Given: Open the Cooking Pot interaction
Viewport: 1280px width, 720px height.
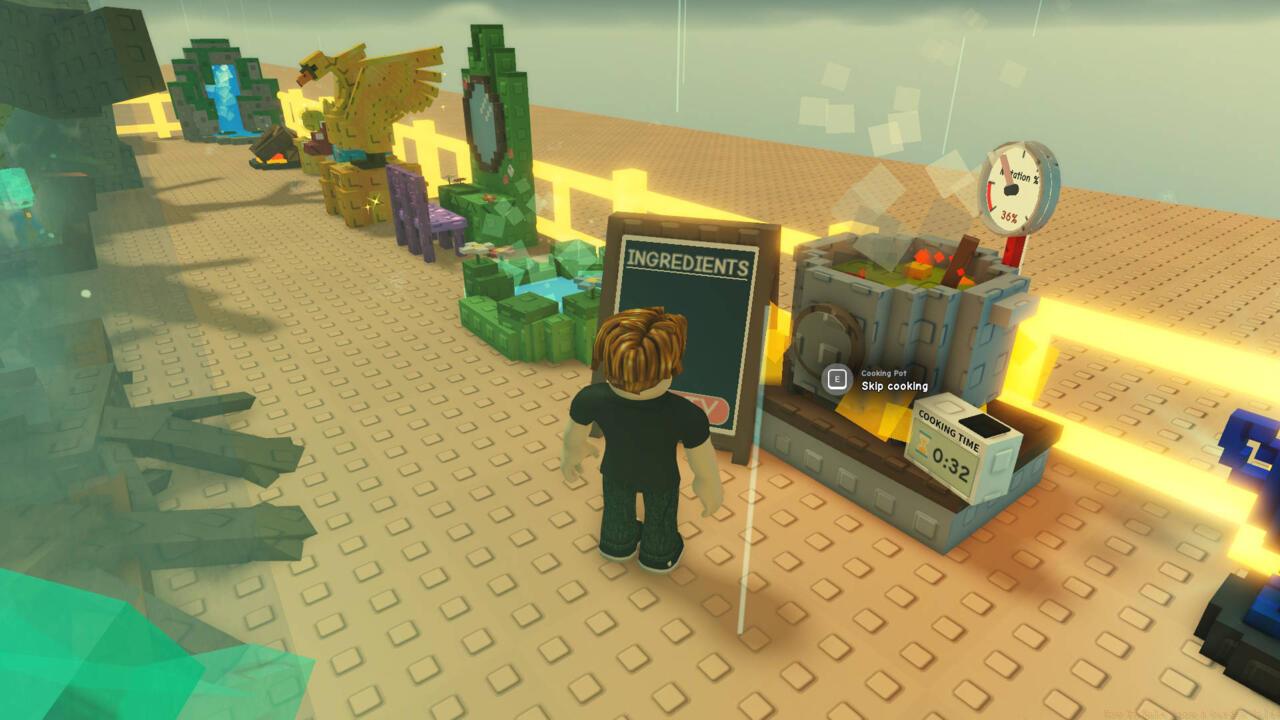Looking at the screenshot, I should tap(835, 378).
